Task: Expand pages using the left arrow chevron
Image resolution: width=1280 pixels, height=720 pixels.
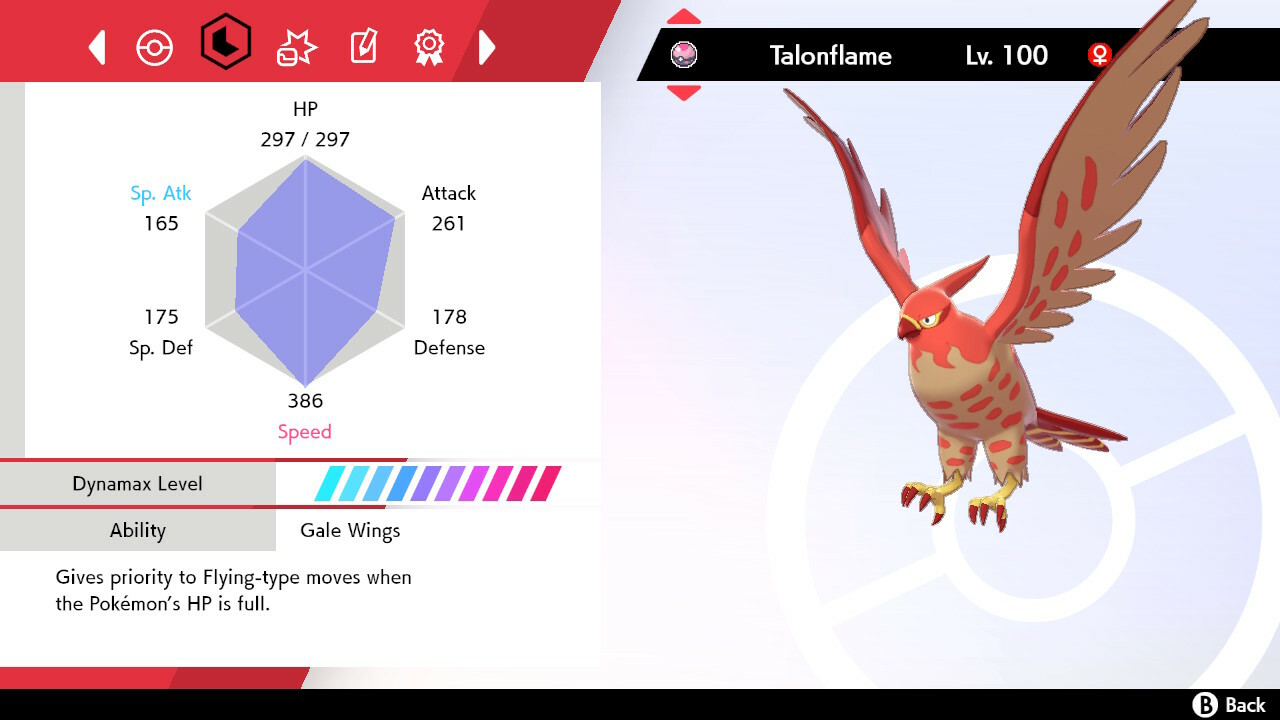Action: [x=96, y=46]
